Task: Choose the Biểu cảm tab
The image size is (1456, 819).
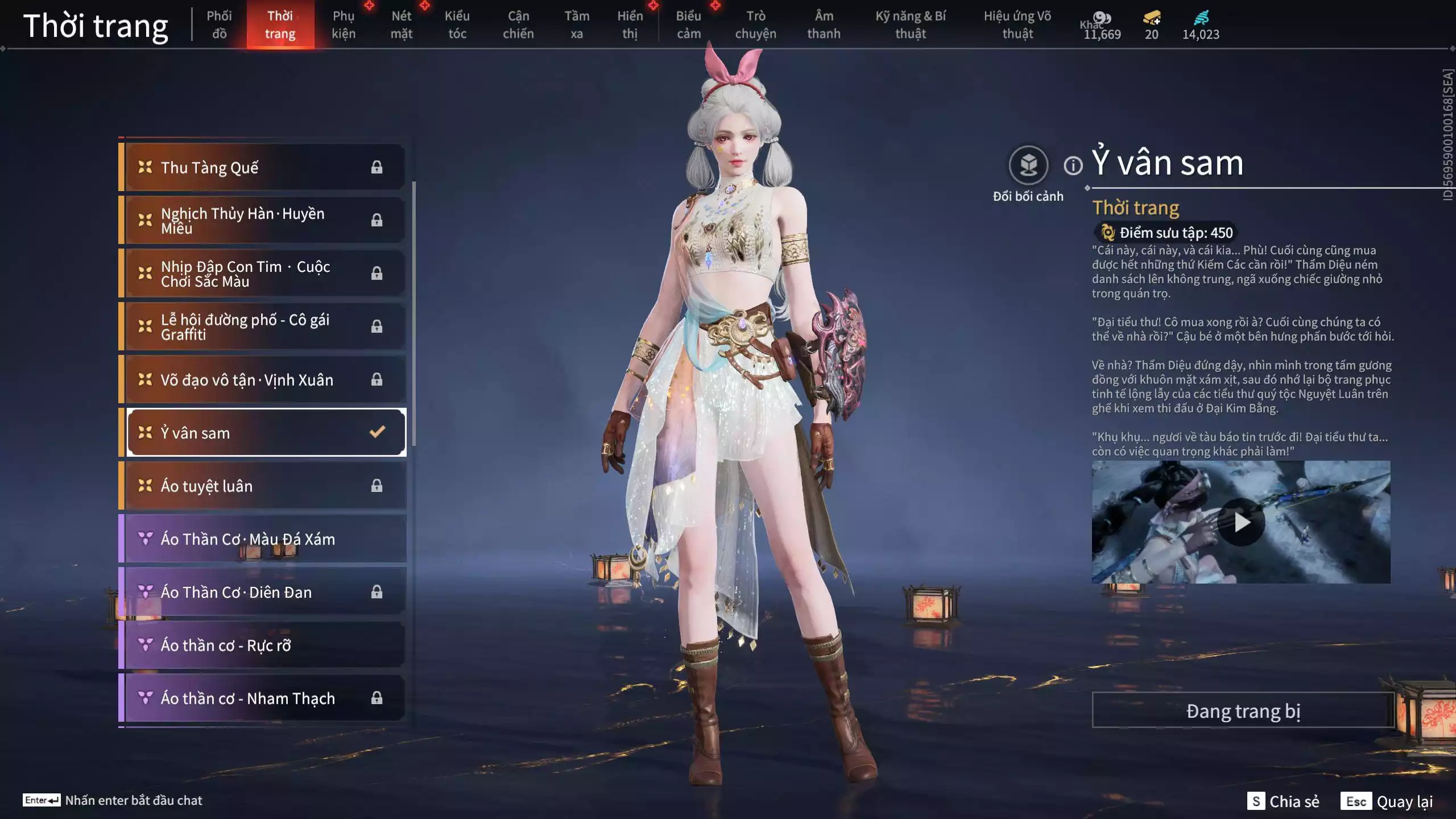Action: point(688,25)
